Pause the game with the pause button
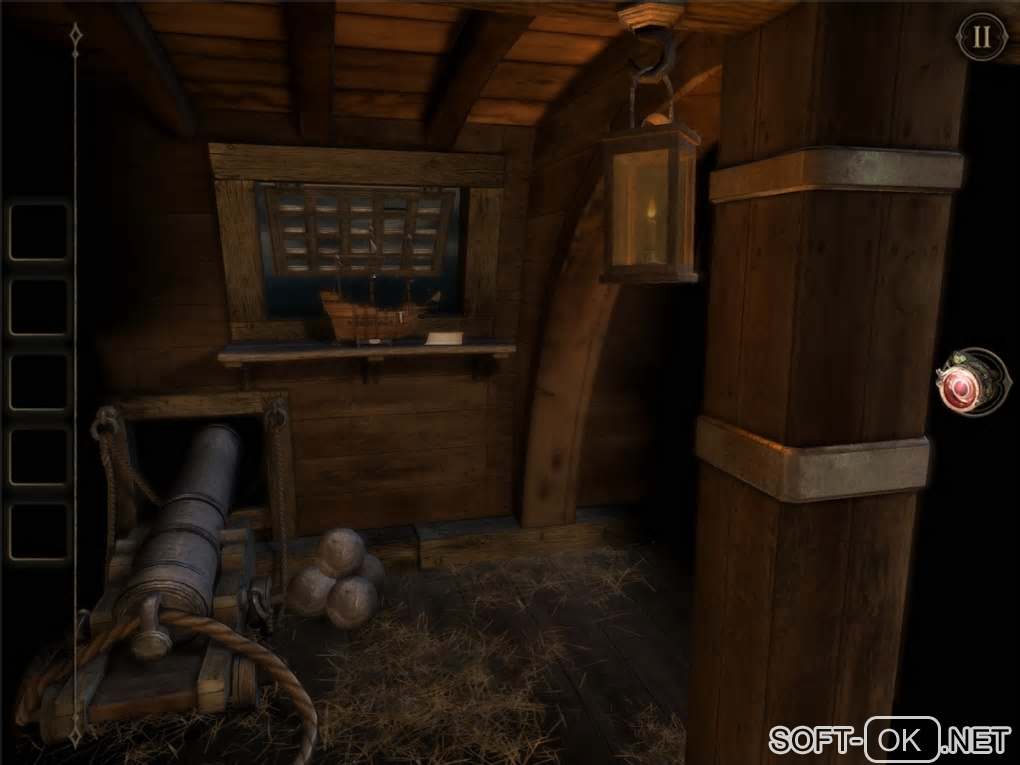The width and height of the screenshot is (1020, 765). tap(981, 37)
